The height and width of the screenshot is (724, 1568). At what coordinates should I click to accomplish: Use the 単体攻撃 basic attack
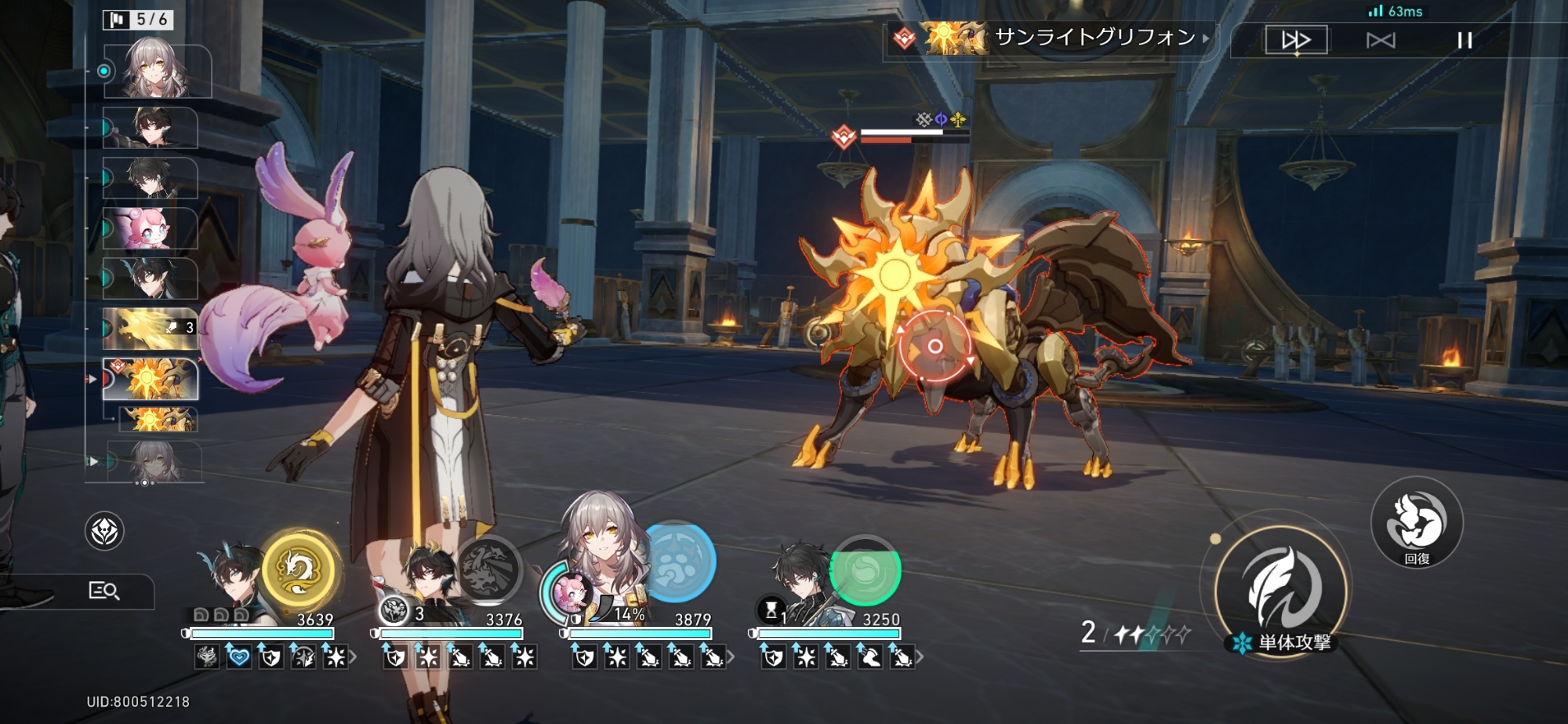click(x=1281, y=590)
